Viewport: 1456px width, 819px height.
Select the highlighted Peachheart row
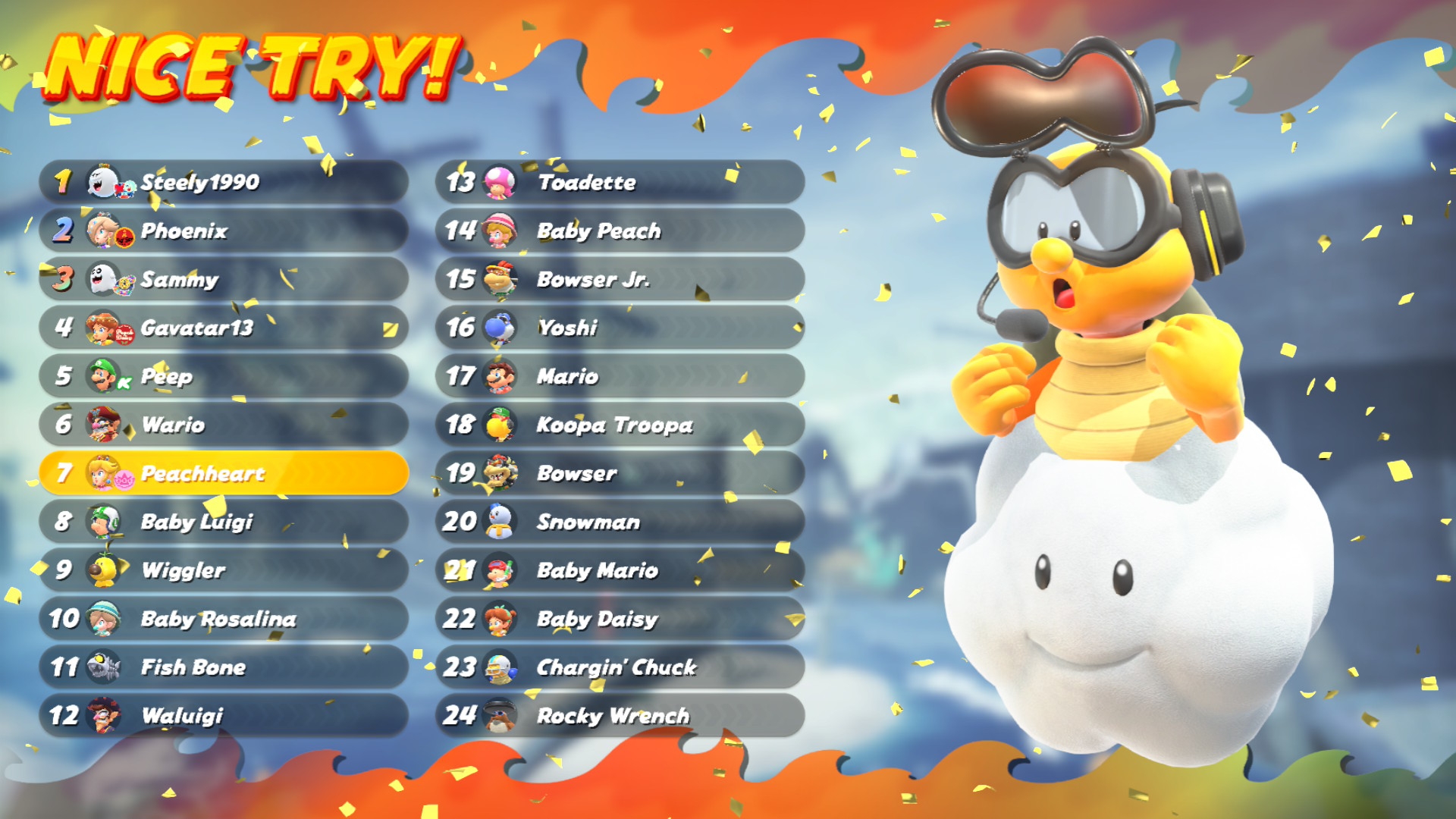[x=224, y=473]
